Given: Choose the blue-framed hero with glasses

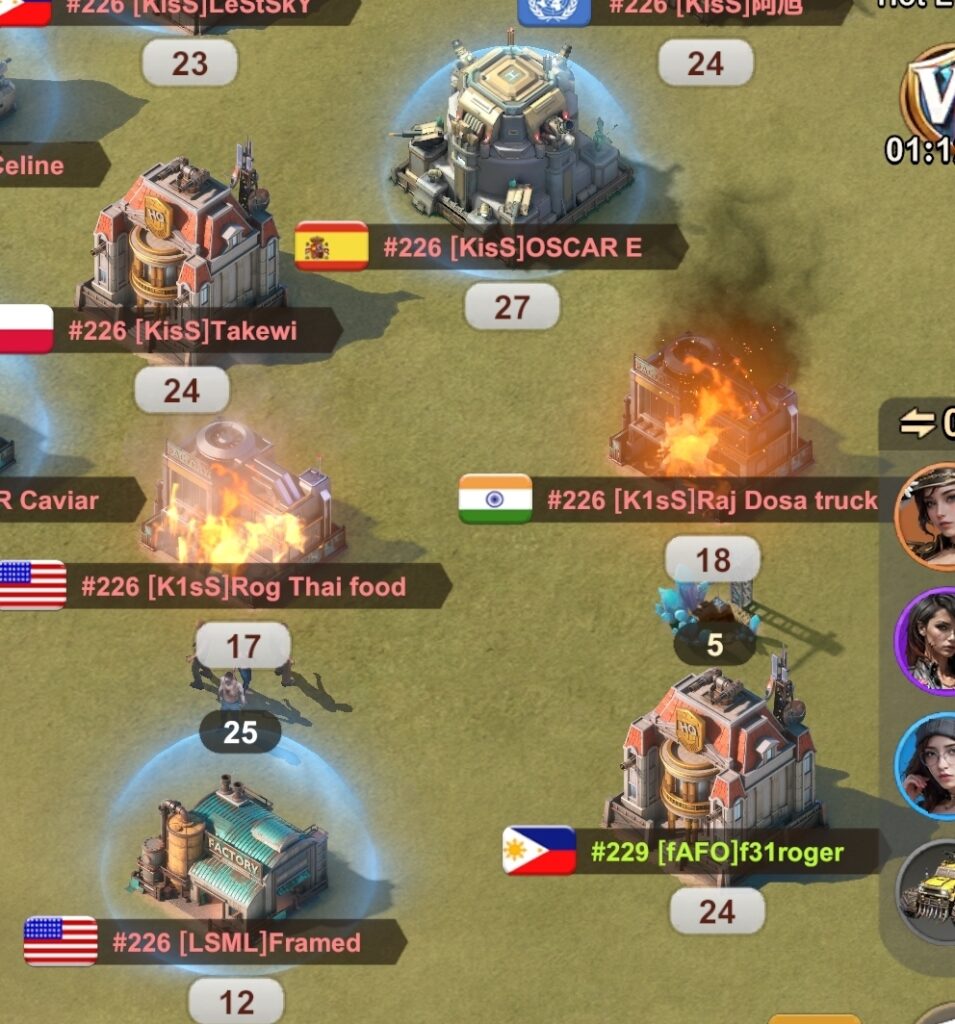Looking at the screenshot, I should click(928, 765).
